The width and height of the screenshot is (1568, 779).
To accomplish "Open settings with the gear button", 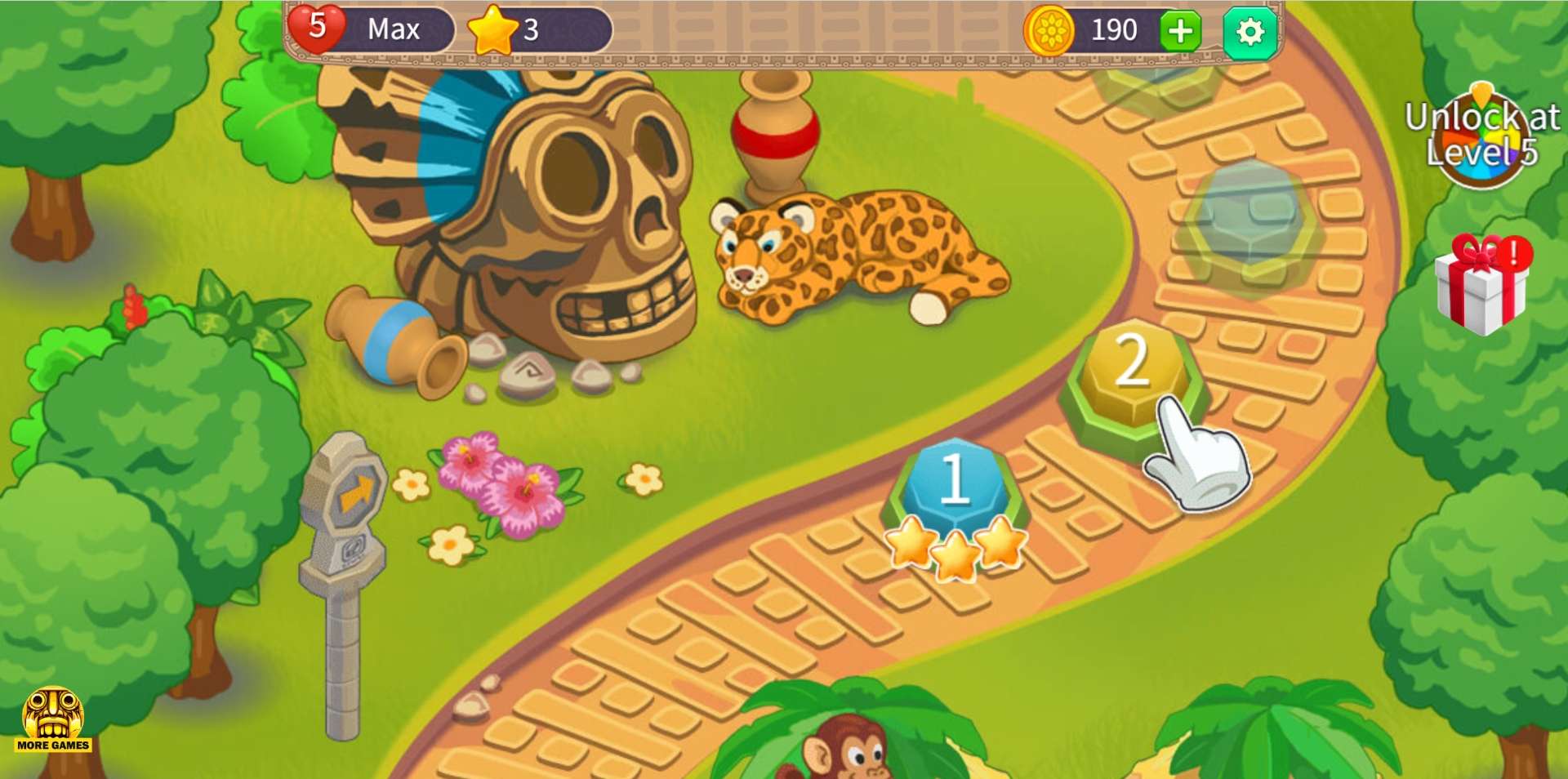I will click(x=1249, y=33).
